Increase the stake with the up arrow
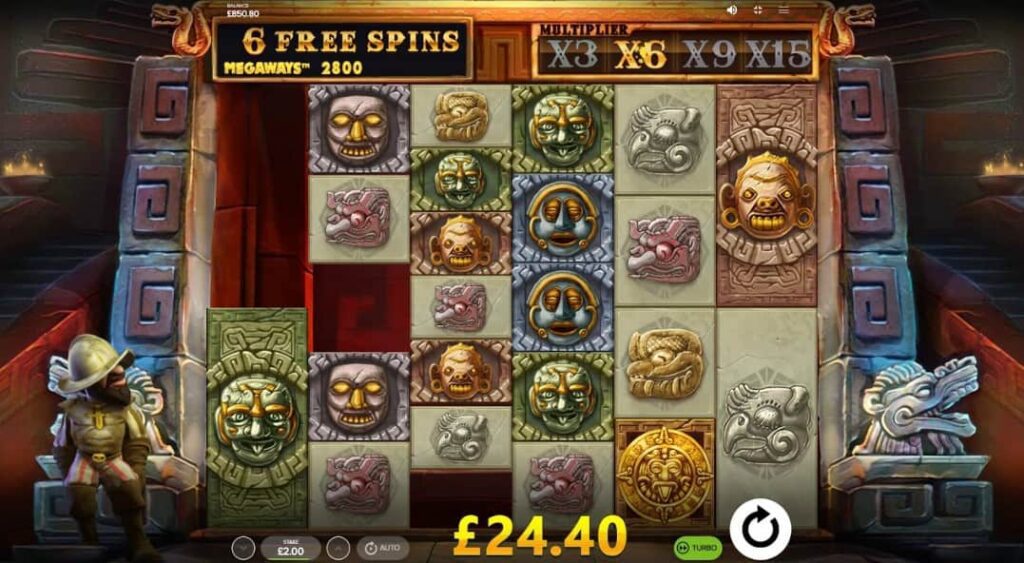Image resolution: width=1024 pixels, height=563 pixels. pyautogui.click(x=338, y=547)
